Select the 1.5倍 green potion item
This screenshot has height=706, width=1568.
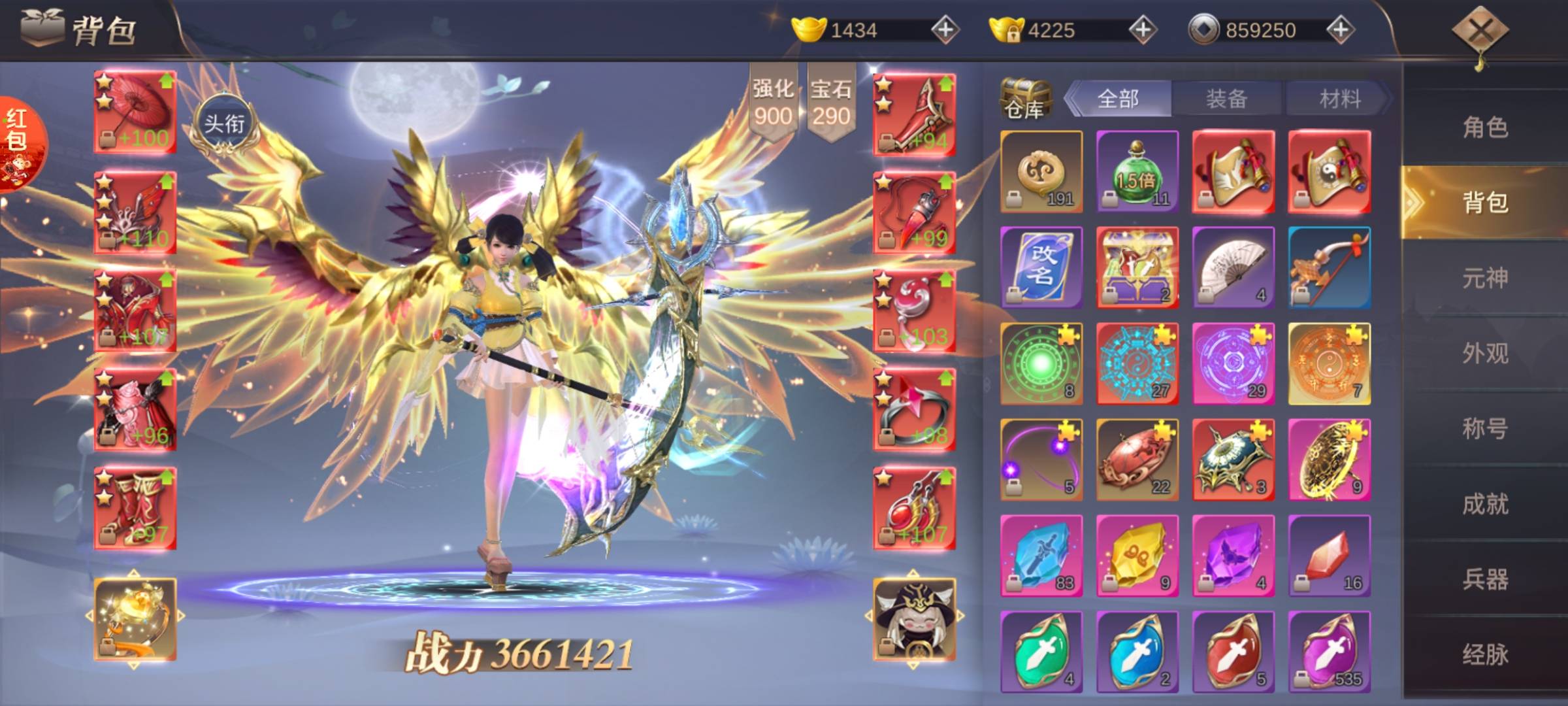pyautogui.click(x=1137, y=171)
